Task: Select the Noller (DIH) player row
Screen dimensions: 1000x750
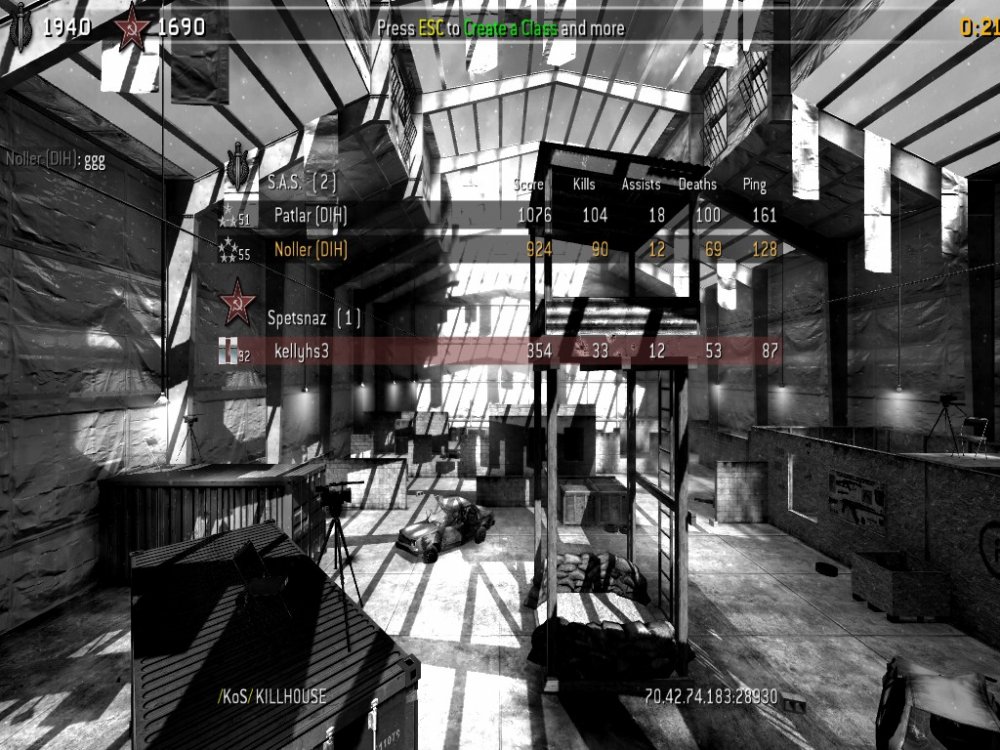Action: click(x=500, y=250)
